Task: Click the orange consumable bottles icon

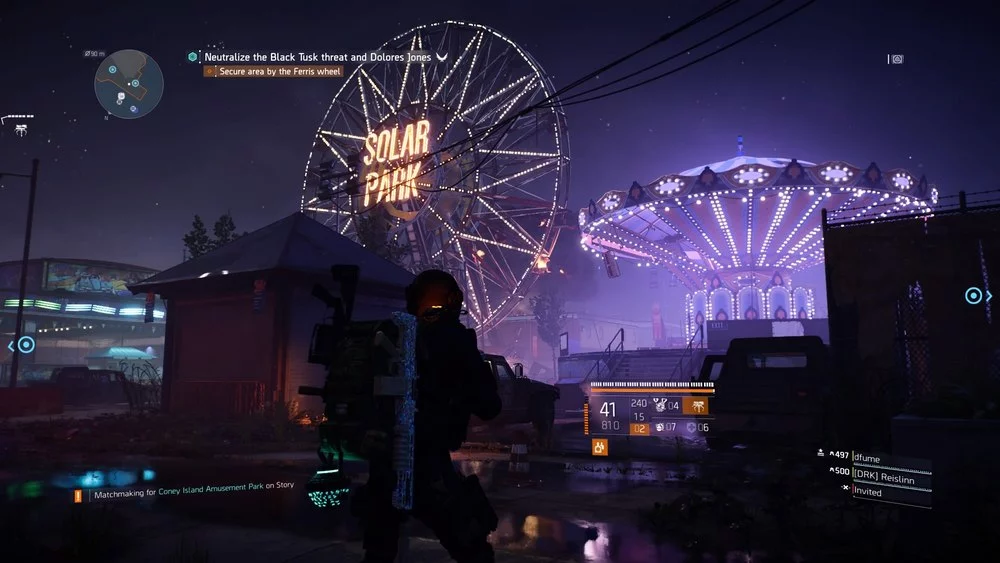Action: (x=601, y=448)
